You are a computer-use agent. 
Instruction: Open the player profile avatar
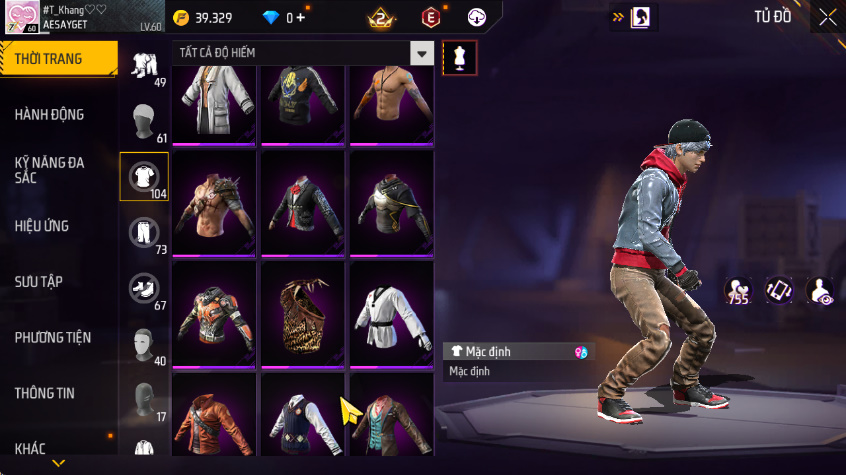[20, 17]
